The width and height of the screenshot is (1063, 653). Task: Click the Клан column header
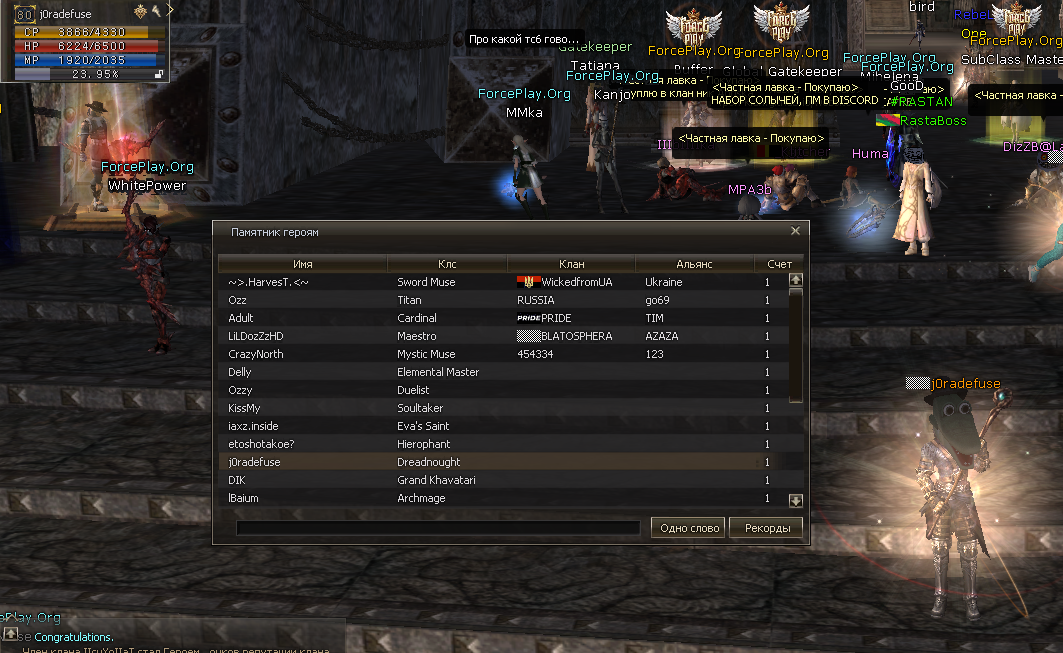572,264
